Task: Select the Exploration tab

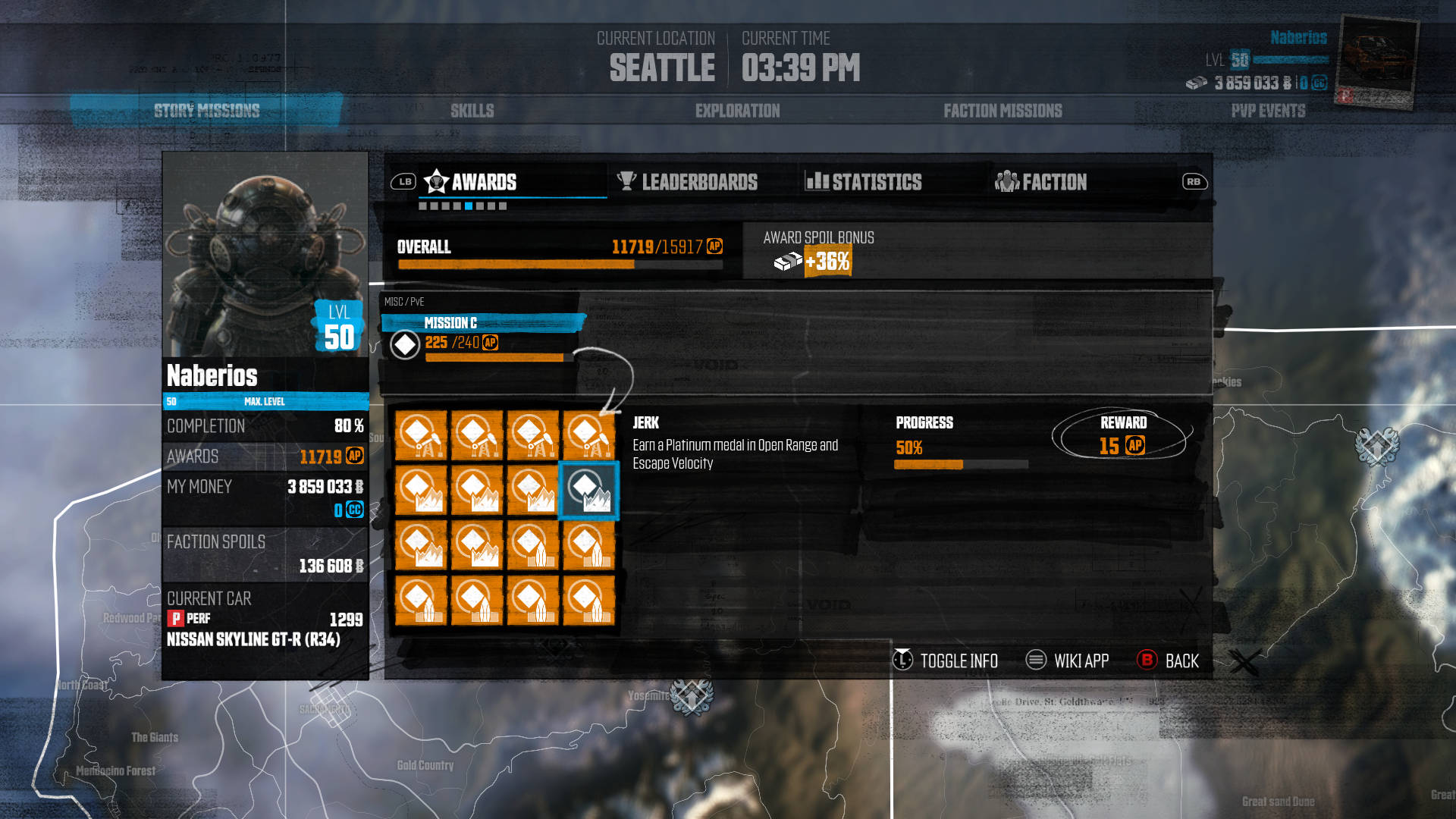Action: coord(737,111)
